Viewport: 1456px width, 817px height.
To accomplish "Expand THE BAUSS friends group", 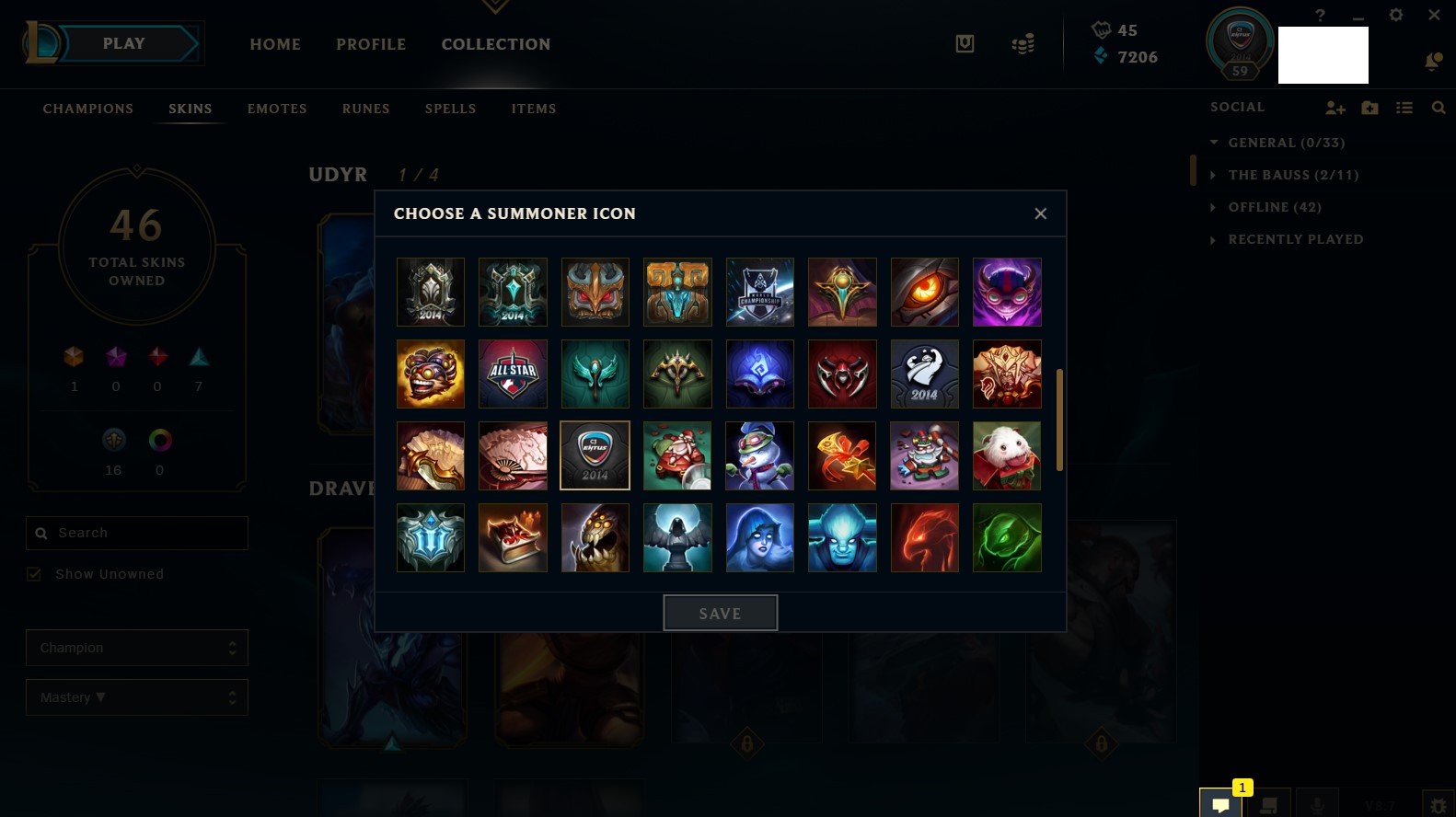I will 1293,175.
